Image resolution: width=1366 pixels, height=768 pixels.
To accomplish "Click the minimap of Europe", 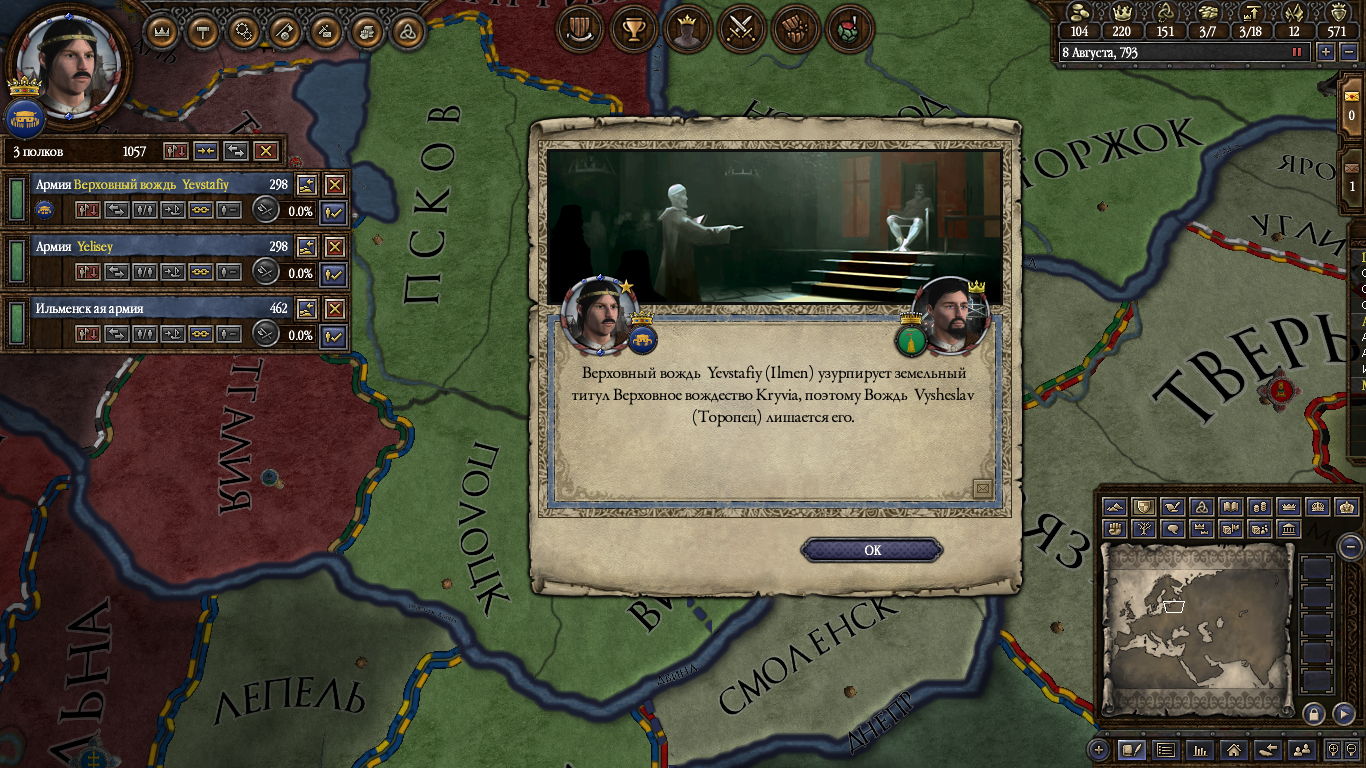I will 1197,630.
